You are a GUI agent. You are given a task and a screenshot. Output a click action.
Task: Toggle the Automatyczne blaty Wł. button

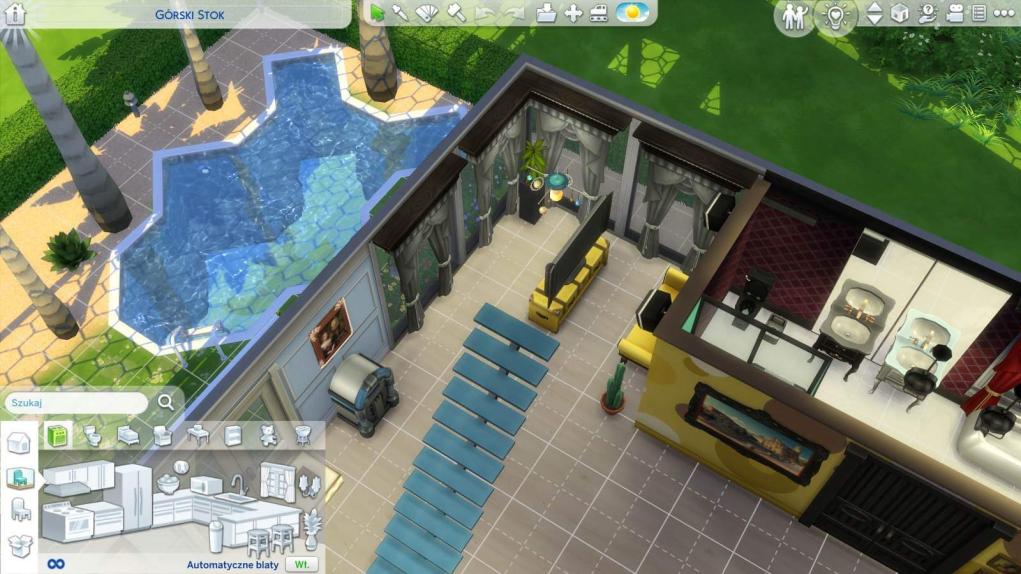299,564
